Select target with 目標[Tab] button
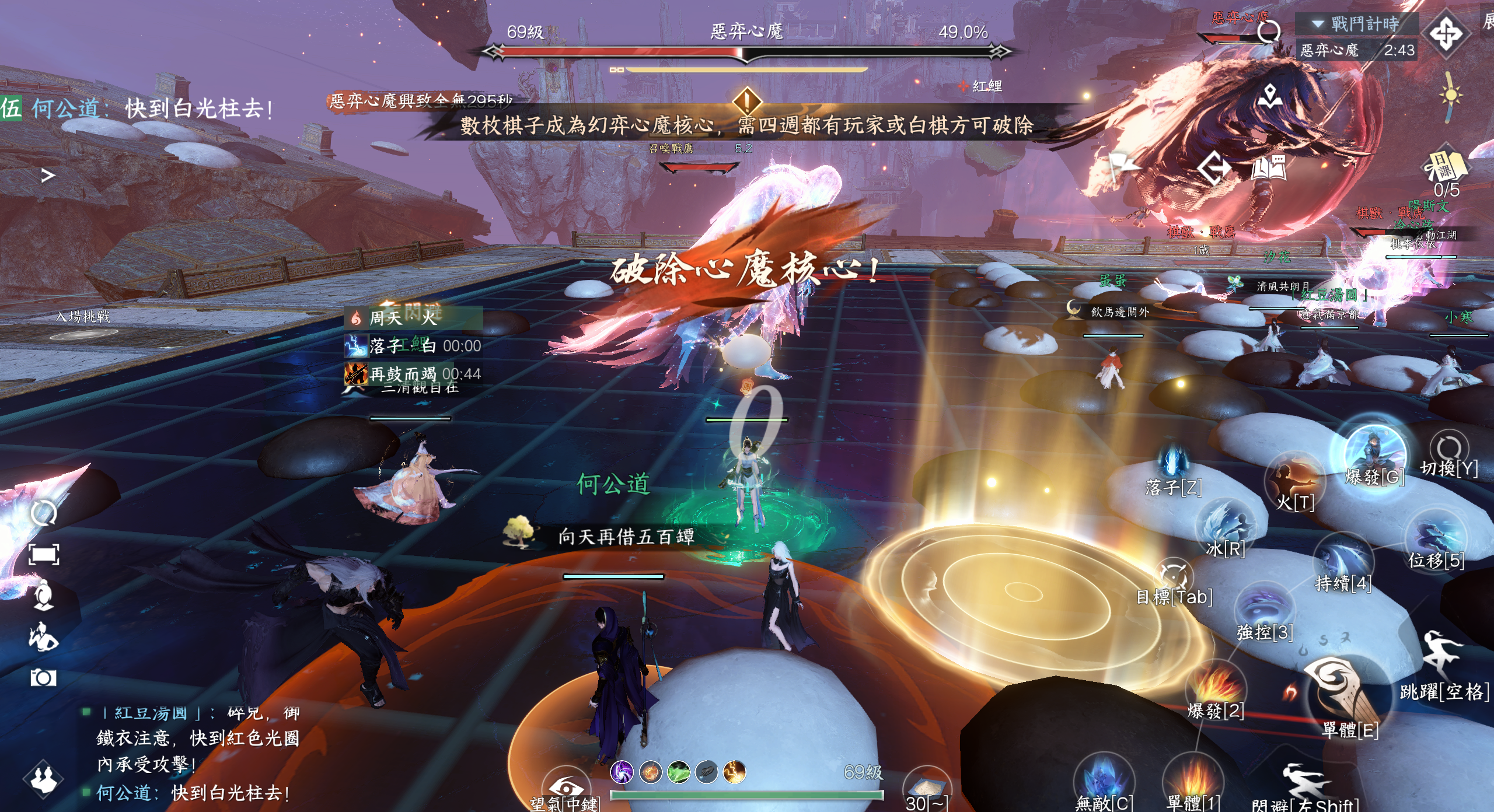The width and height of the screenshot is (1494, 812). click(x=1173, y=576)
